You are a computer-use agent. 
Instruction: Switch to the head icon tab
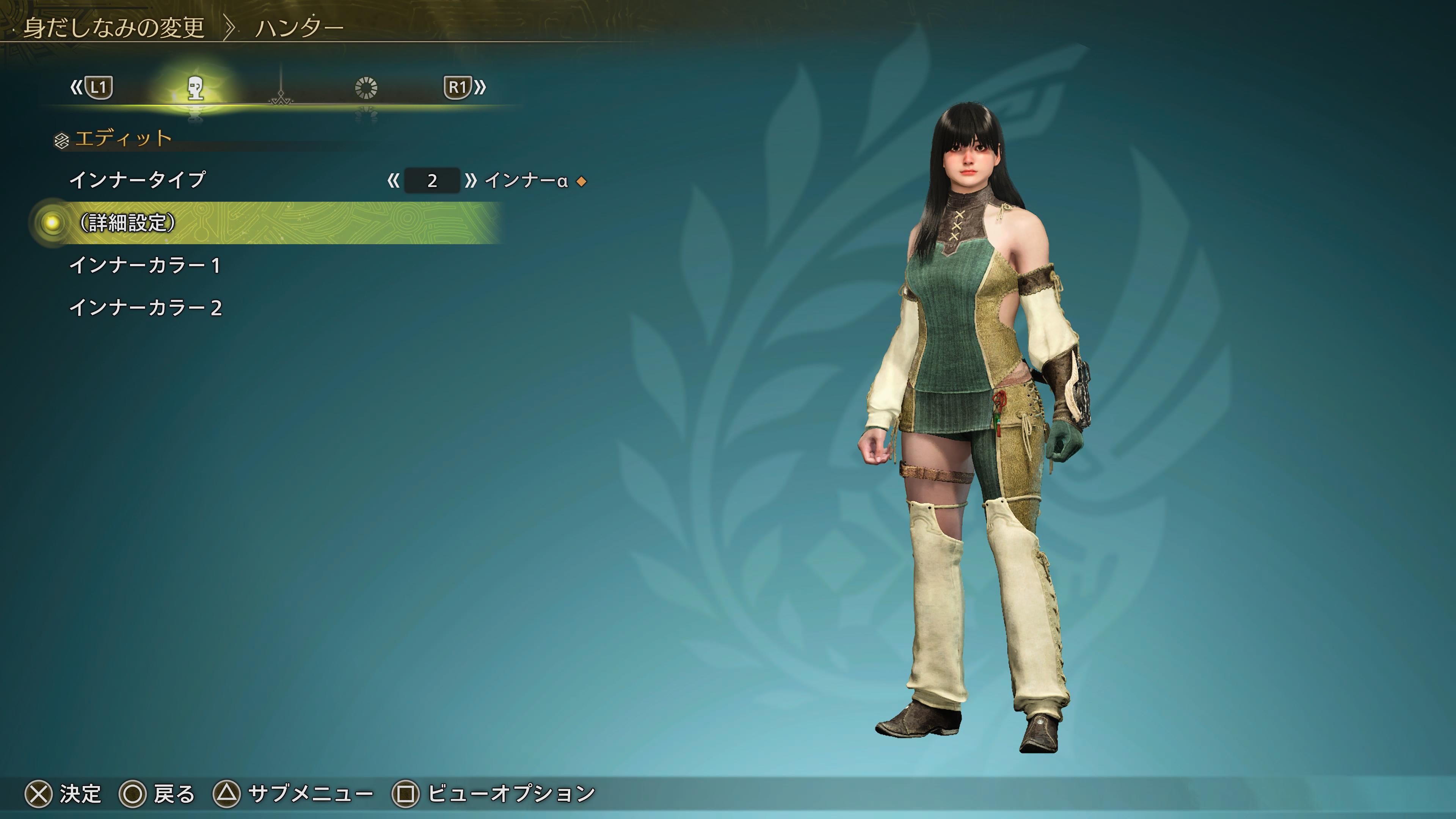tap(196, 88)
